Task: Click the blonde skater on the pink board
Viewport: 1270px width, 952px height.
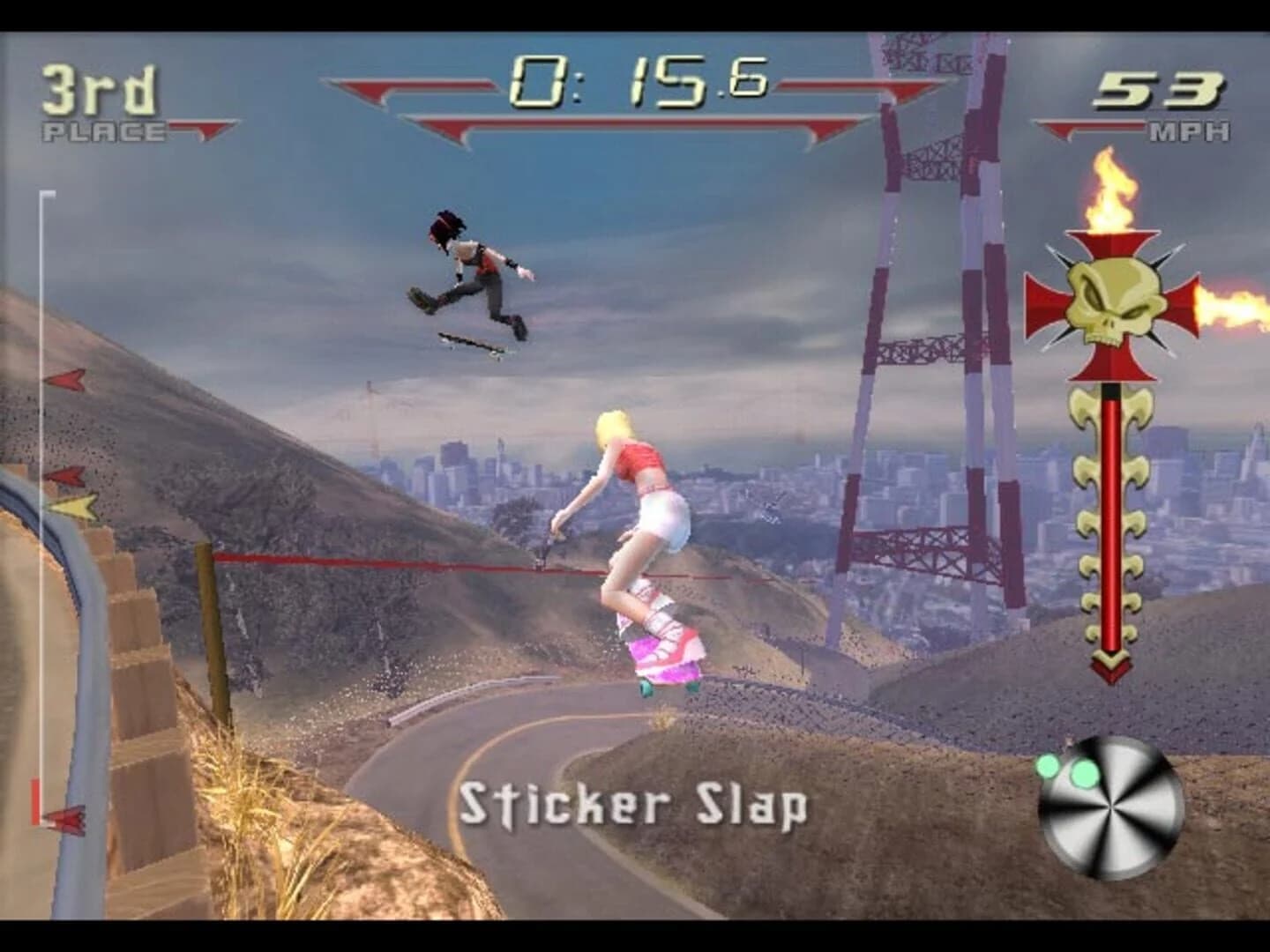Action: (644, 520)
